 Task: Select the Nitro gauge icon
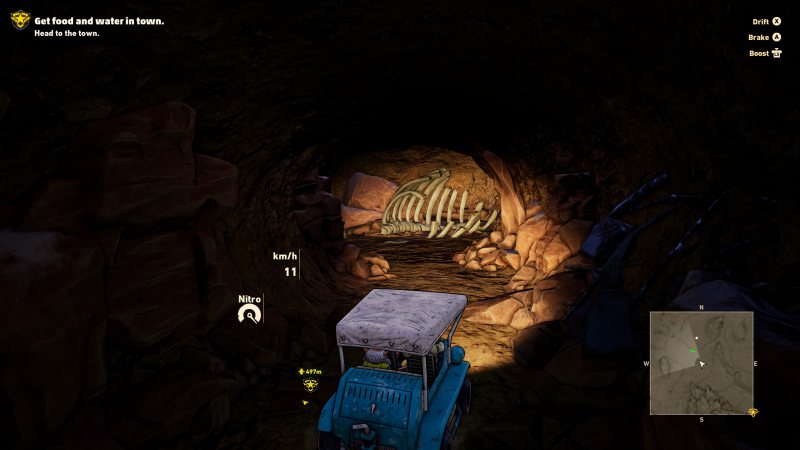(249, 315)
